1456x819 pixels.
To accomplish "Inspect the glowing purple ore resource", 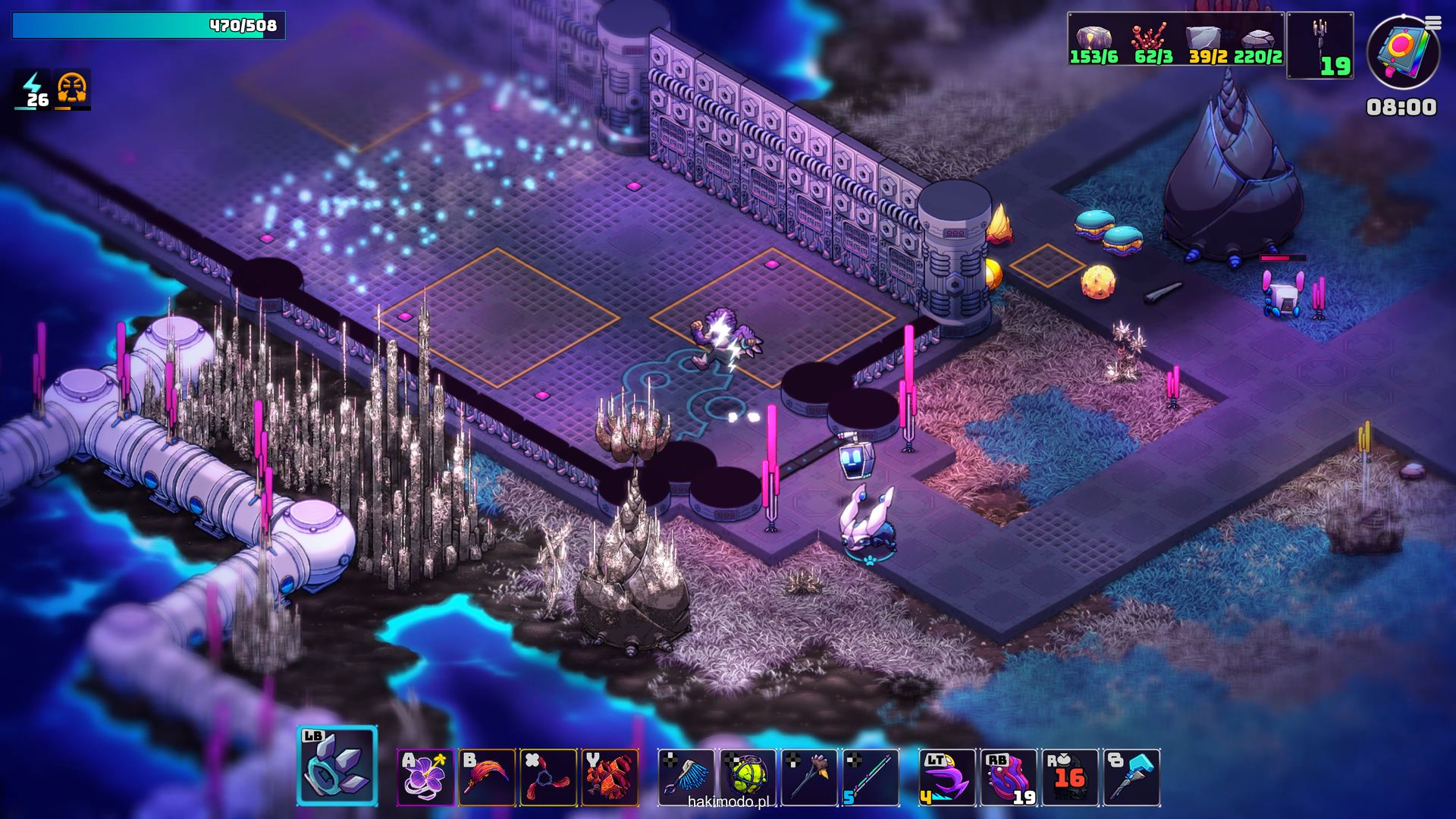I will pyautogui.click(x=1094, y=38).
